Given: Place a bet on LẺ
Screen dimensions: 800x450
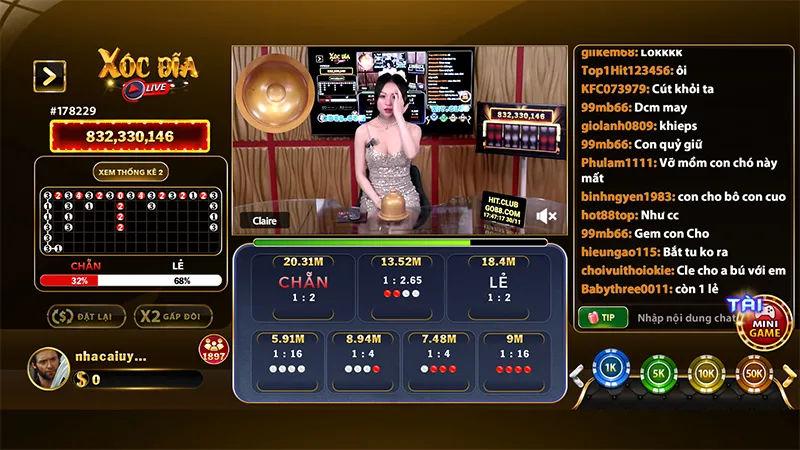Looking at the screenshot, I should pyautogui.click(x=497, y=282).
